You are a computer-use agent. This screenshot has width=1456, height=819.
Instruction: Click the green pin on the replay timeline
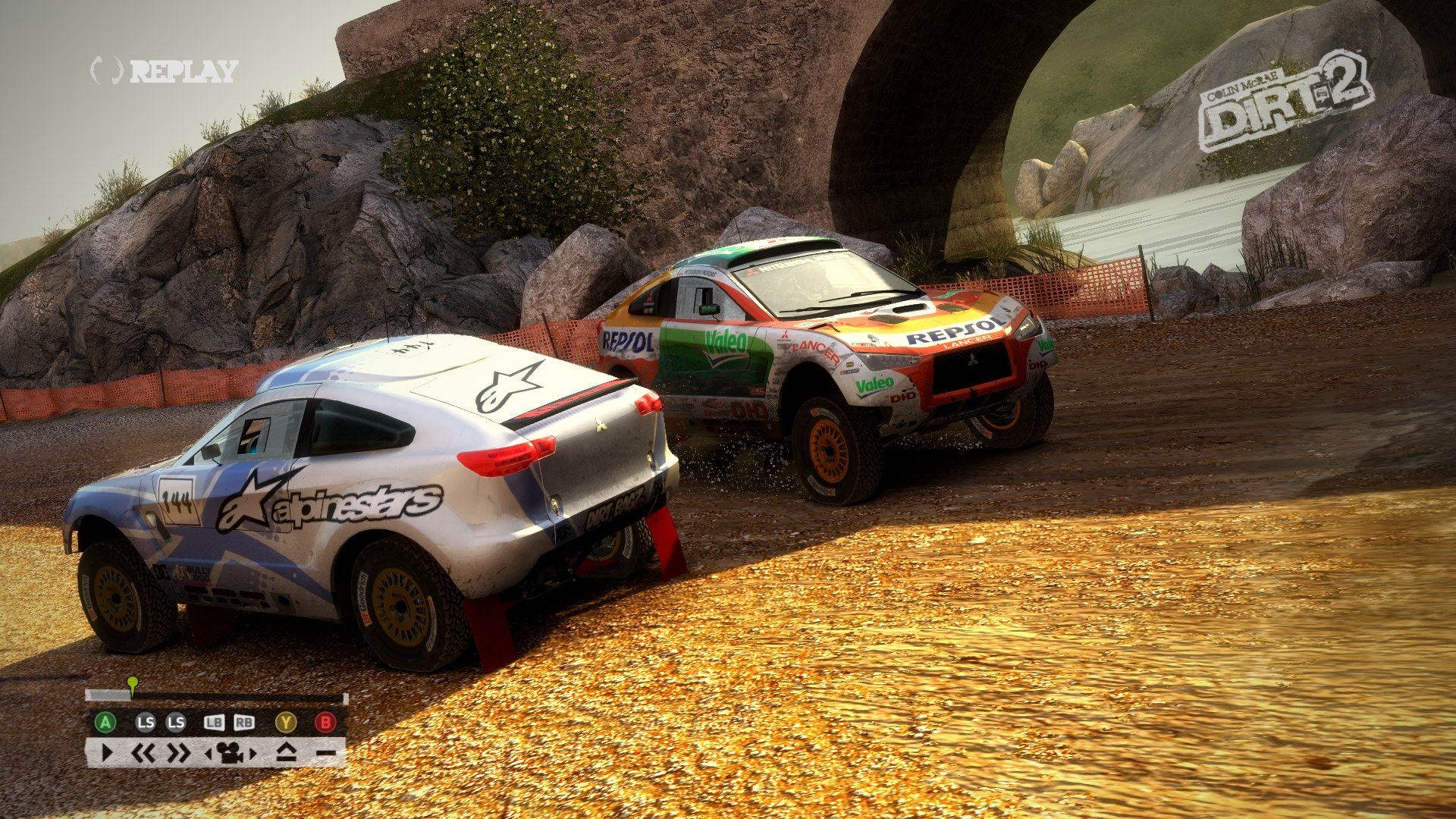pyautogui.click(x=133, y=685)
